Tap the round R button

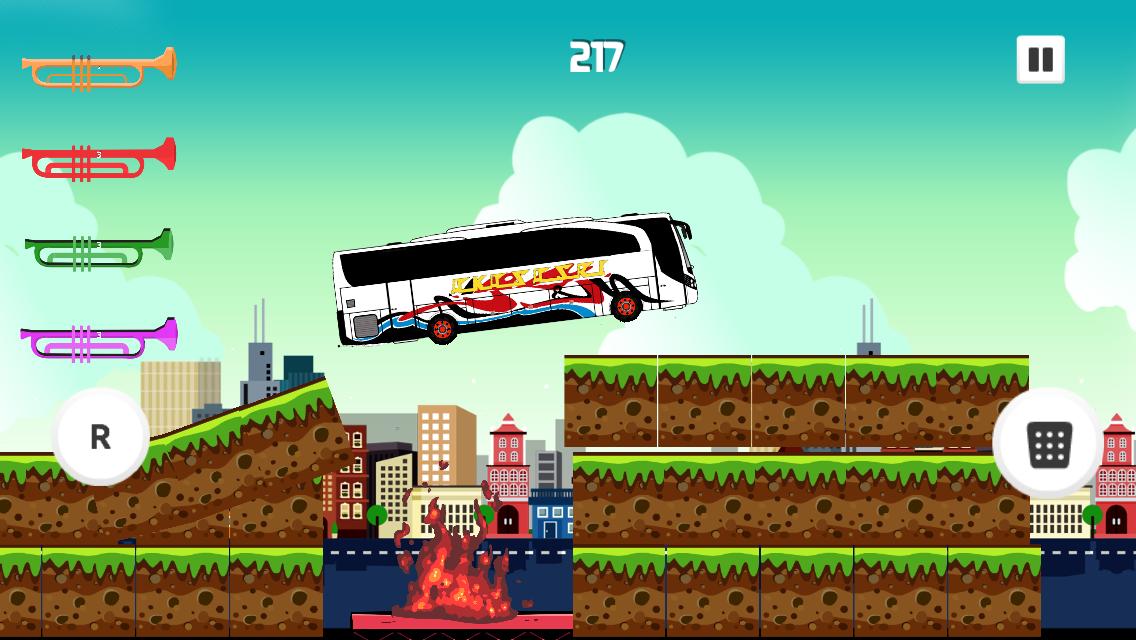point(100,437)
